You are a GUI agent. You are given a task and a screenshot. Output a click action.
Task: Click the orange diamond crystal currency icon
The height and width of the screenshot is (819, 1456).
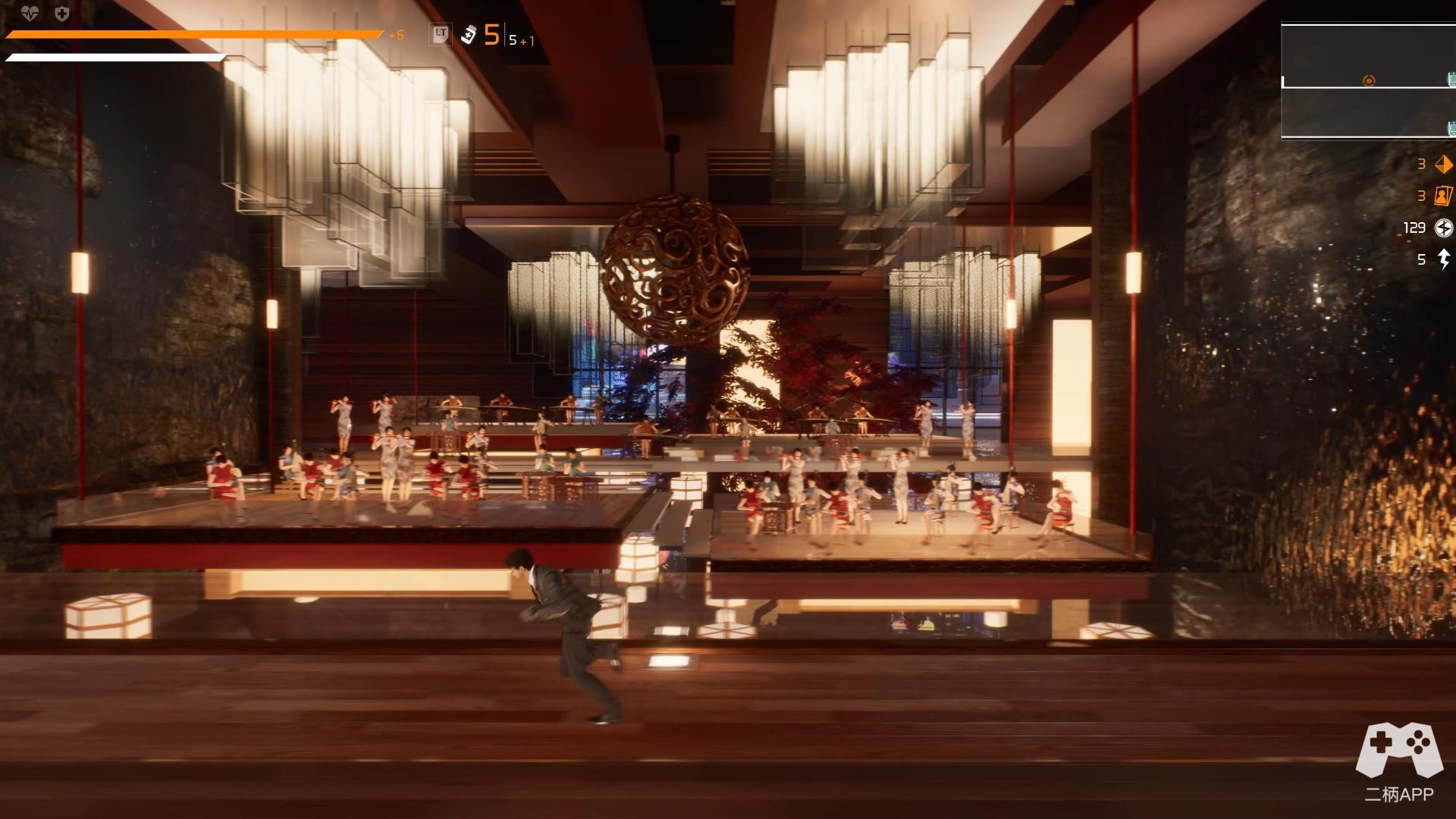1443,164
